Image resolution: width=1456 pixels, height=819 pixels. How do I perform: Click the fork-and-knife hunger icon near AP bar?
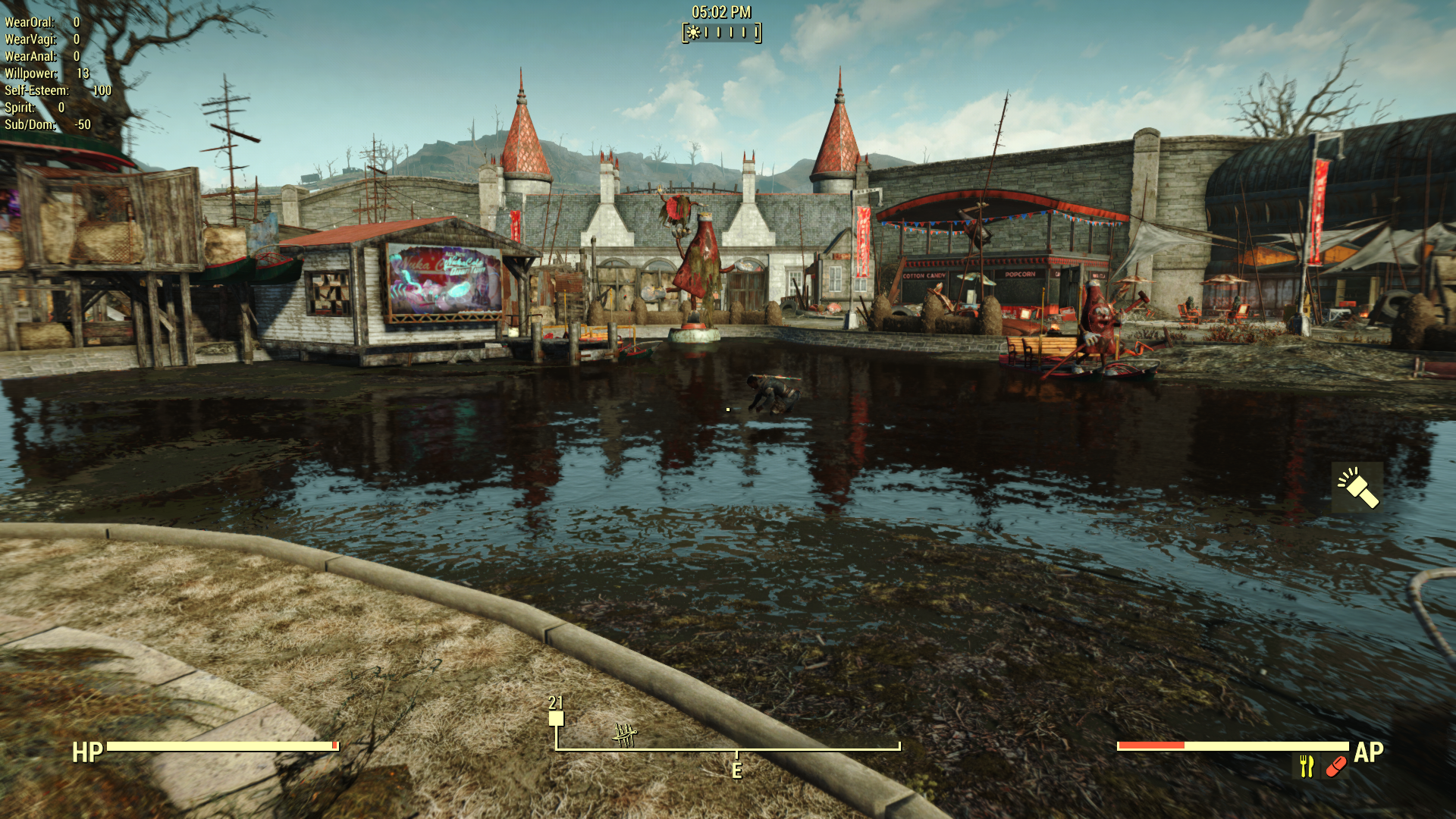click(x=1305, y=764)
